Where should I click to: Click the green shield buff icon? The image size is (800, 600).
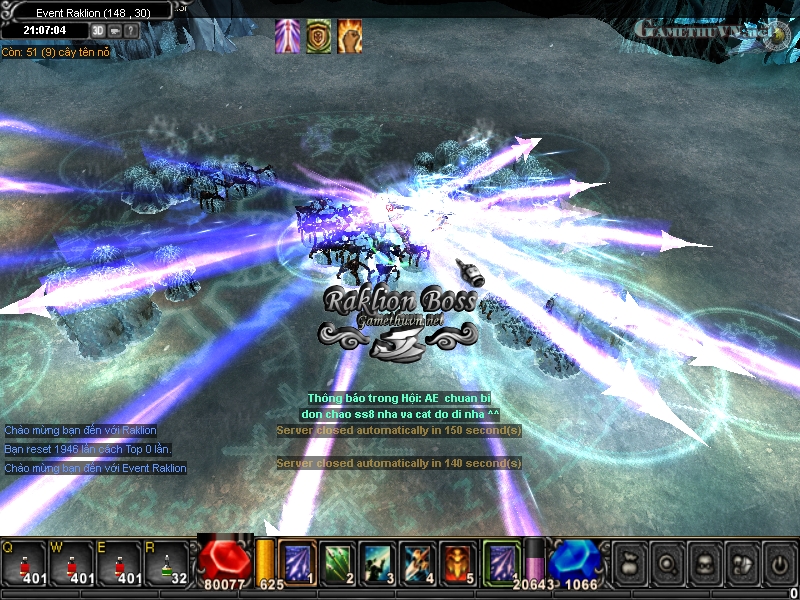(x=319, y=35)
